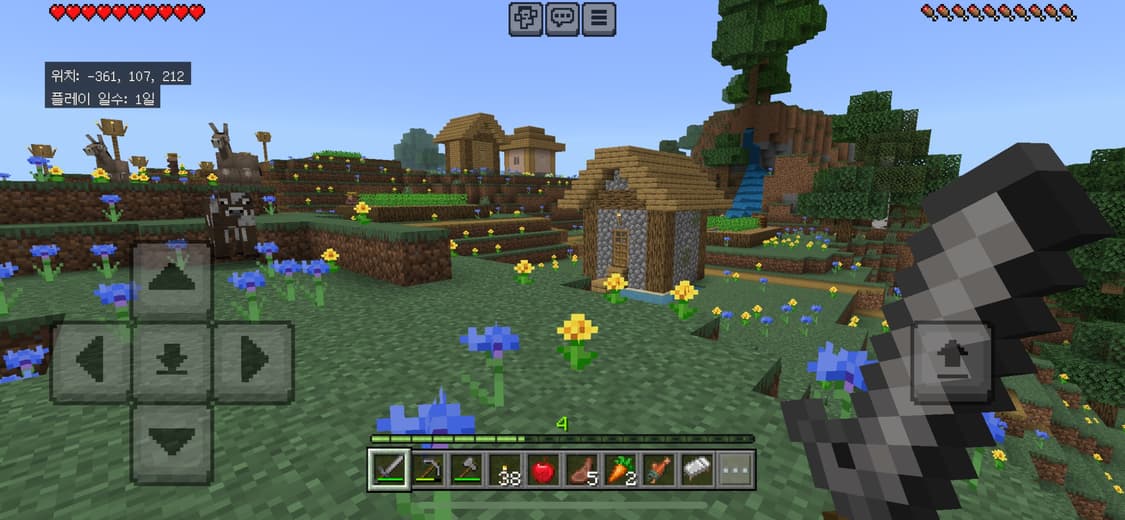1125x520 pixels.
Task: Select the stack of 38 torches
Action: (x=504, y=469)
